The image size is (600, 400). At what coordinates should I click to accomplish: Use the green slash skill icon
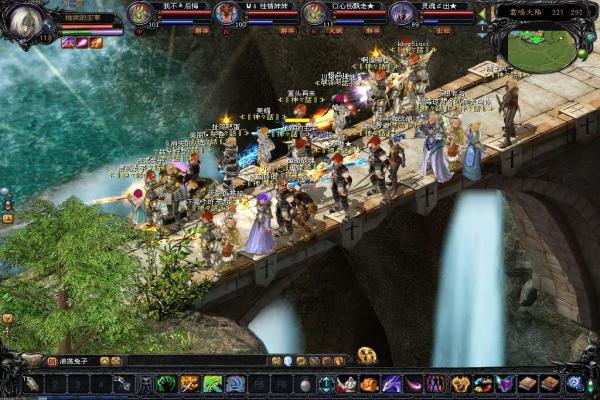tap(212, 384)
